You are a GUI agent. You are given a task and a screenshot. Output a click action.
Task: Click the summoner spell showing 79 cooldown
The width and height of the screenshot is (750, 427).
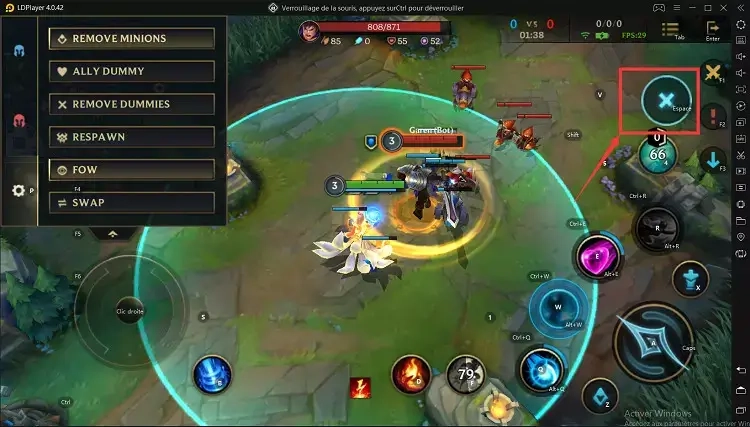pyautogui.click(x=464, y=374)
